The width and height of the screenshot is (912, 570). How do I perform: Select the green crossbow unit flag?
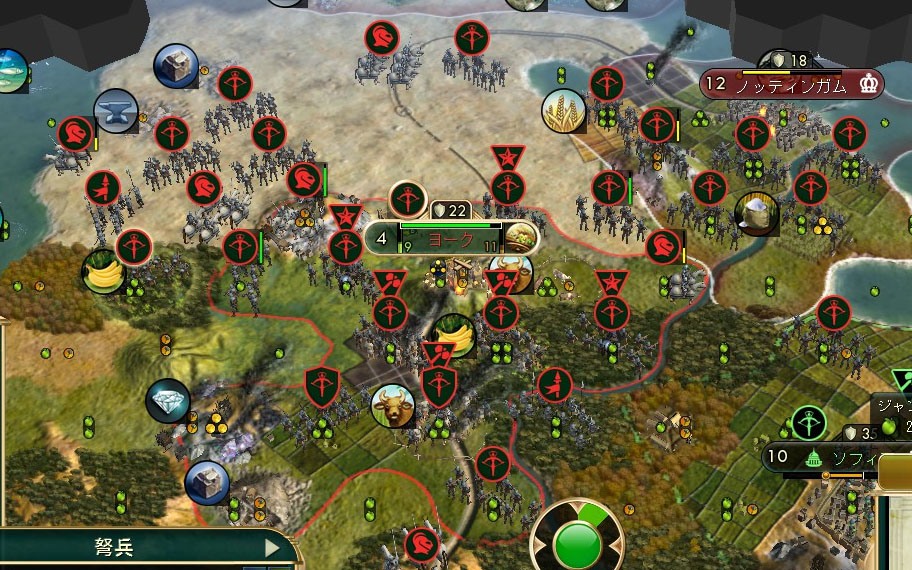[x=808, y=422]
